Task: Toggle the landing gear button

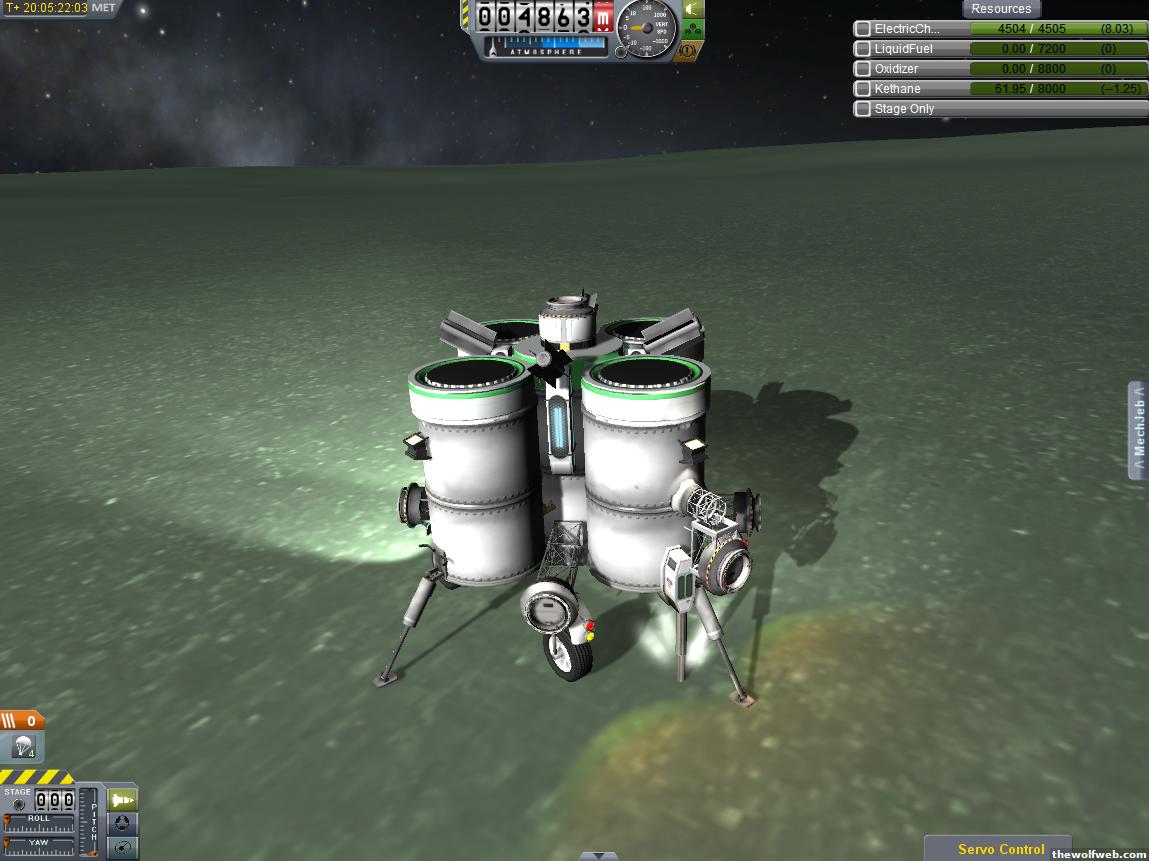Action: tap(691, 30)
